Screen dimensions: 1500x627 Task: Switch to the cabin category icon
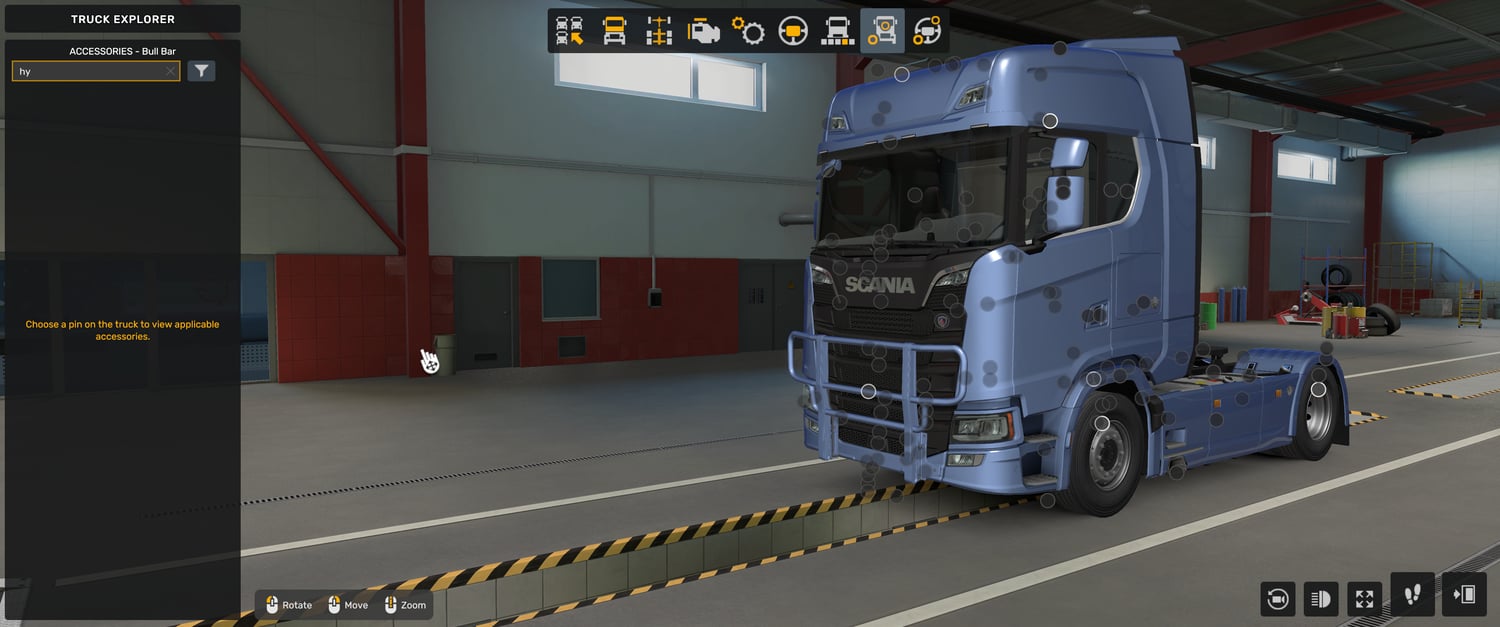[x=614, y=31]
